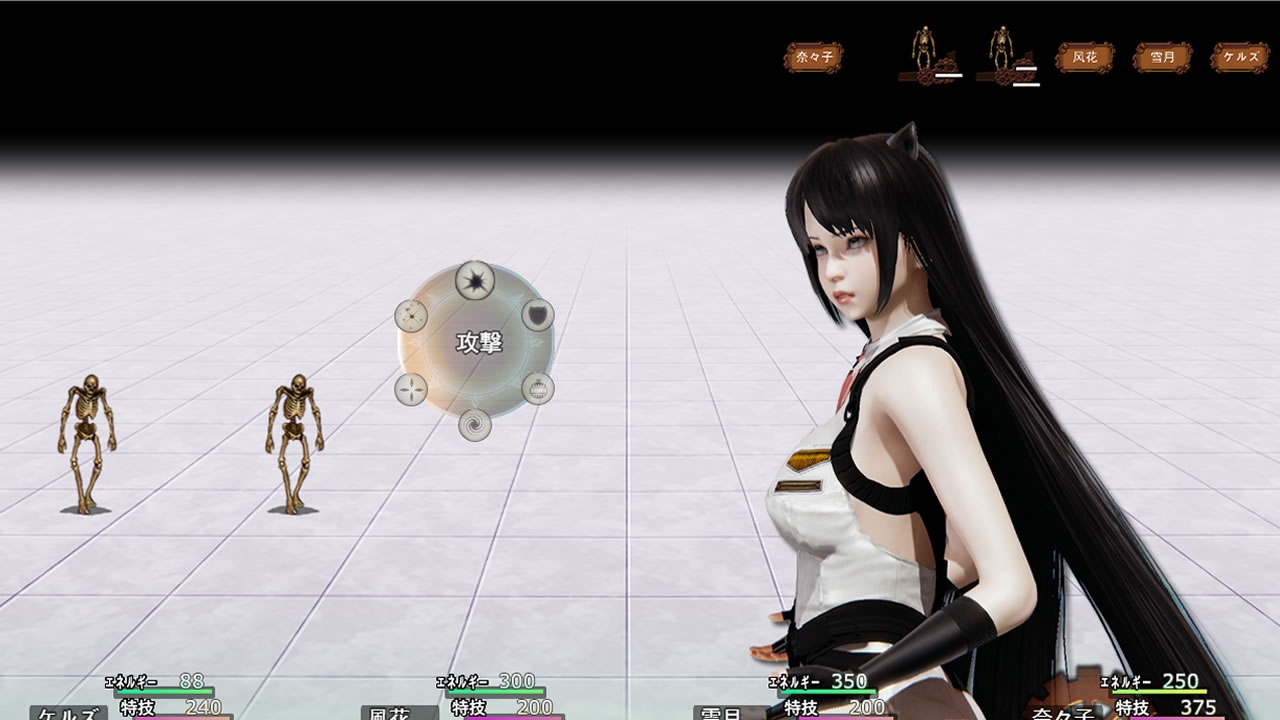Image resolution: width=1280 pixels, height=720 pixels.
Task: Select the burst attack icon on the command wheel
Action: (x=475, y=280)
